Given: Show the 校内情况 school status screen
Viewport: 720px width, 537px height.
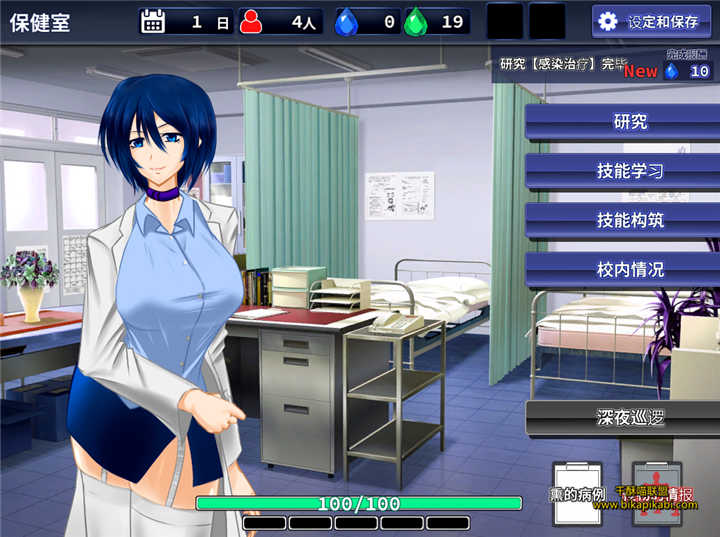Looking at the screenshot, I should pos(620,269).
